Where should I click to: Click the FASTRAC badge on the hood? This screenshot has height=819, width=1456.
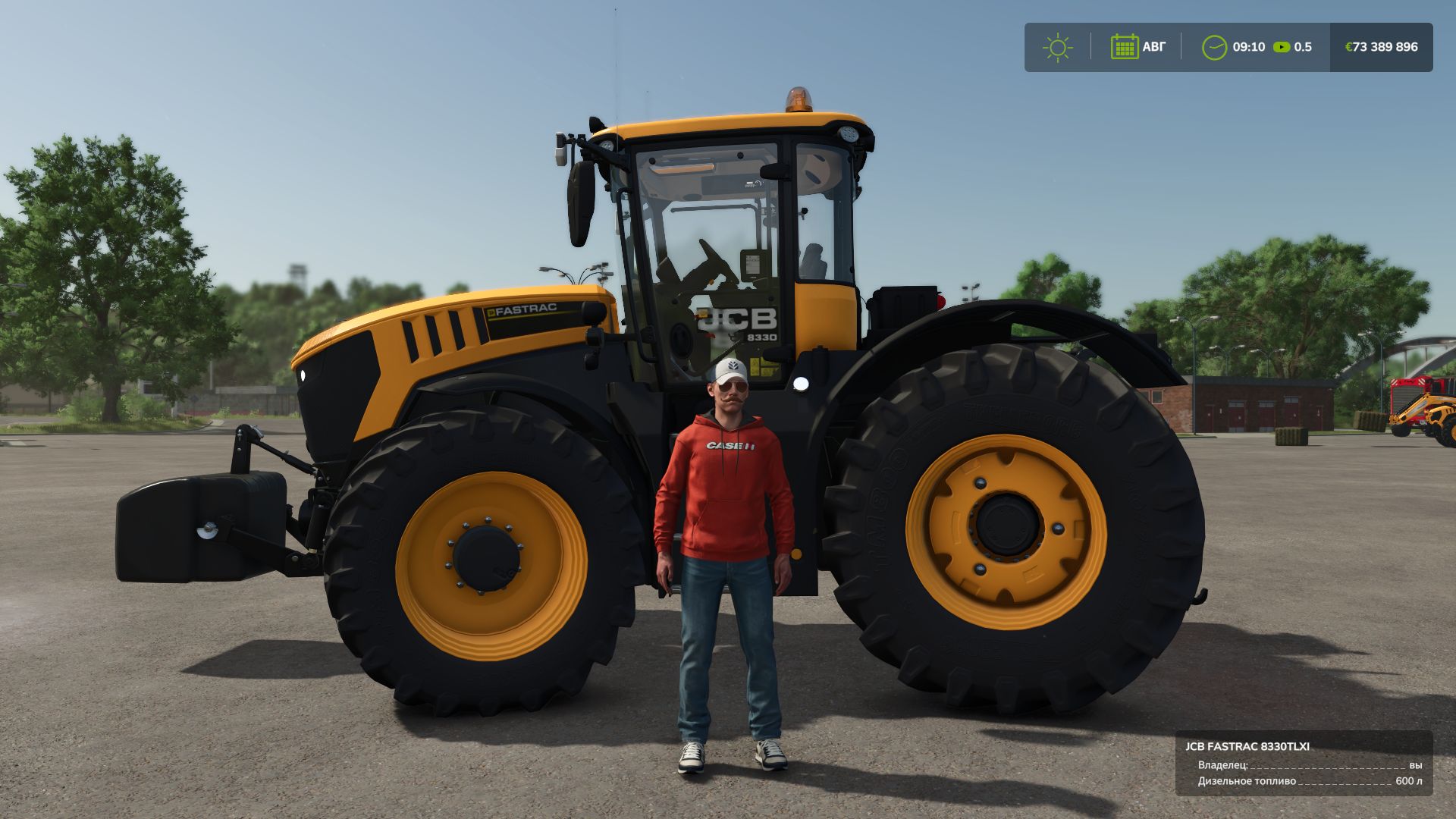tap(525, 309)
